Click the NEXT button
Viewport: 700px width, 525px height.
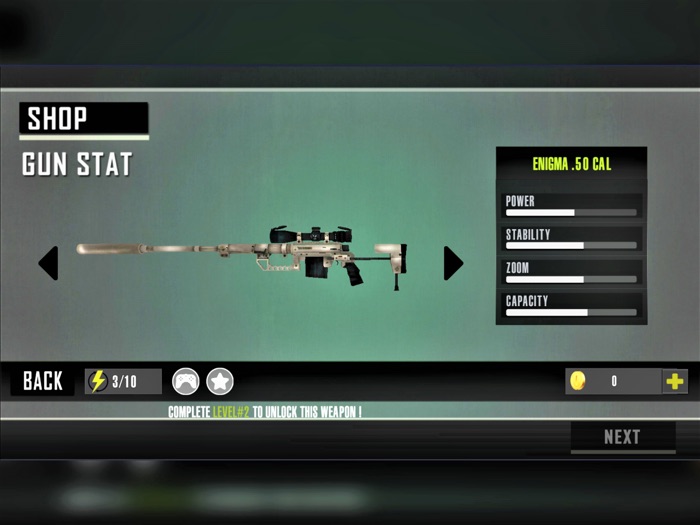(622, 437)
